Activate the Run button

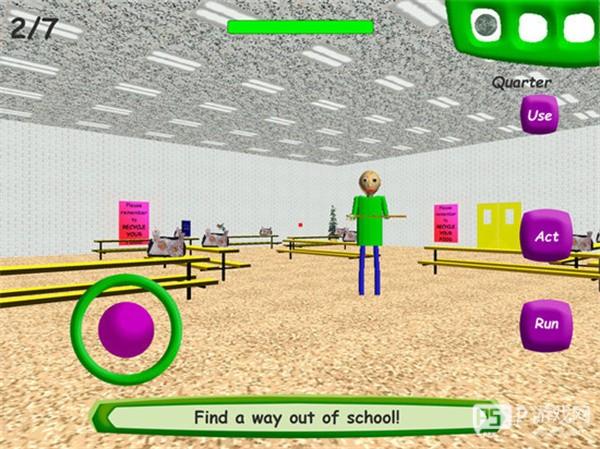point(546,324)
